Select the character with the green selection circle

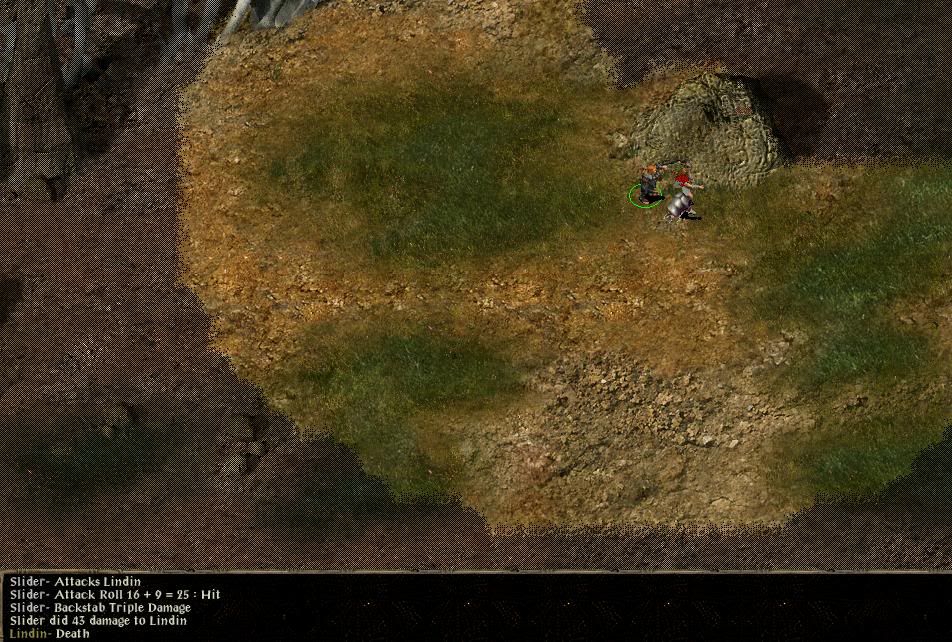tap(649, 184)
